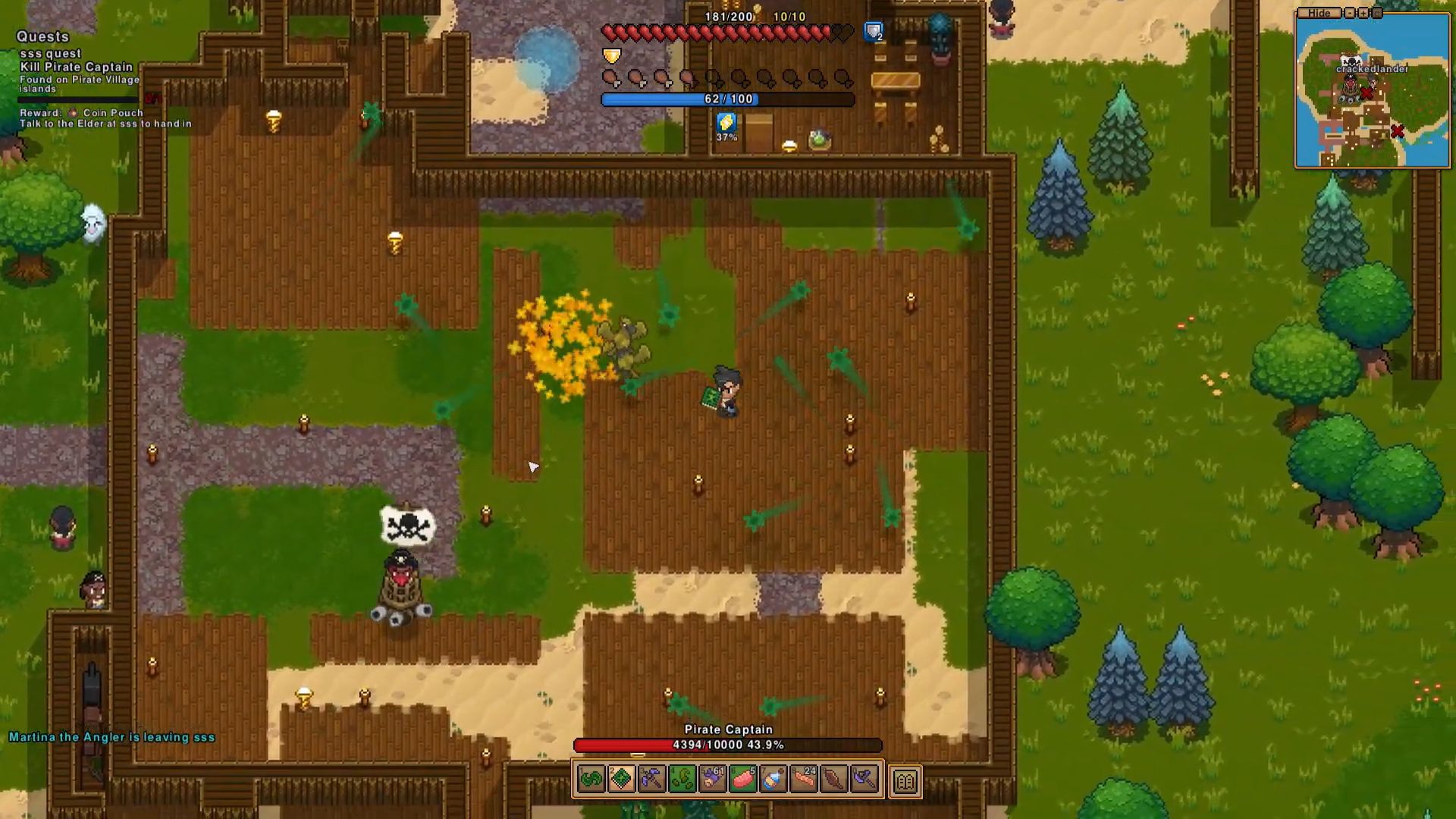Viewport: 1456px width, 819px height.
Task: Inspect the armor shield buff icon
Action: click(x=874, y=32)
